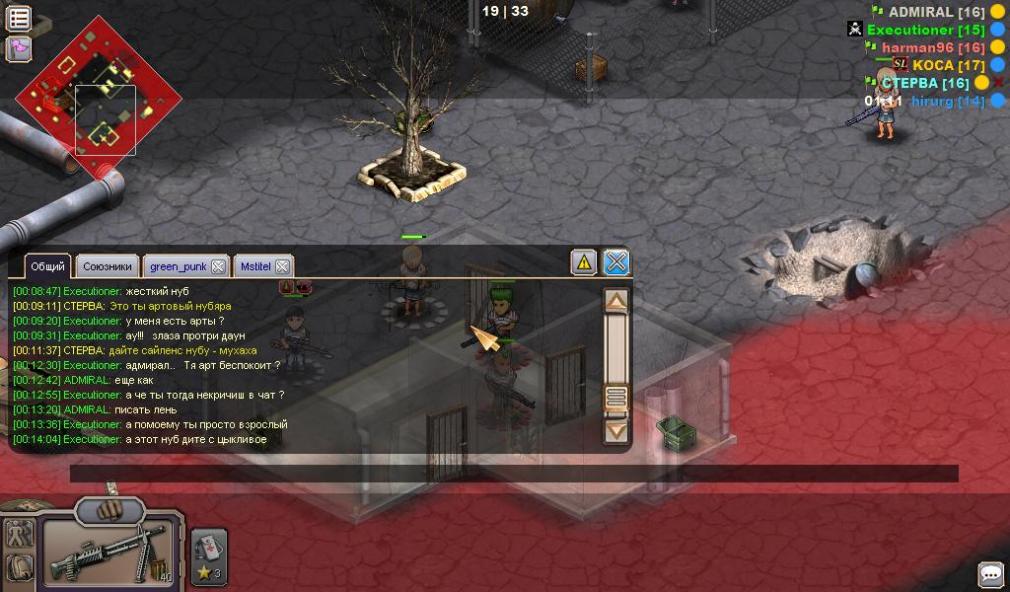Toggle the character stance icon
Screen dimensions: 1010x592
point(18,533)
